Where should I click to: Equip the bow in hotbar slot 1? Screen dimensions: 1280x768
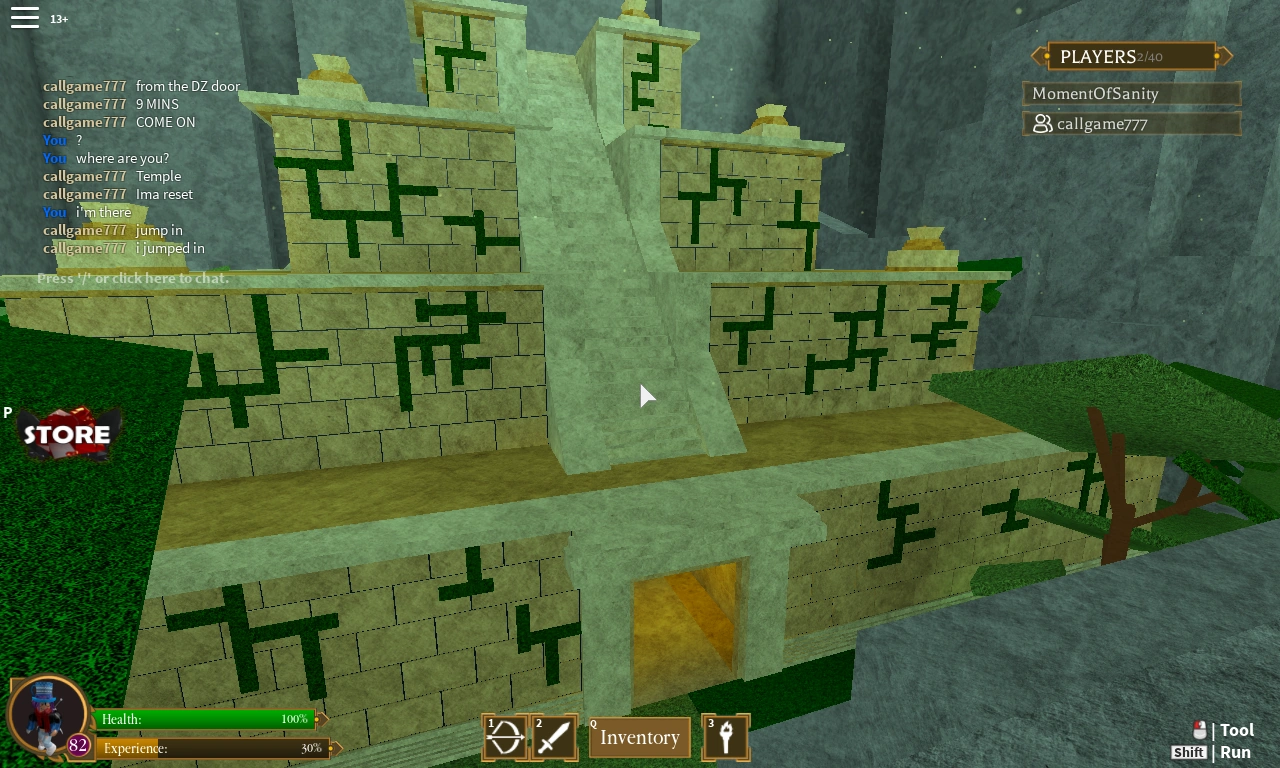click(505, 737)
